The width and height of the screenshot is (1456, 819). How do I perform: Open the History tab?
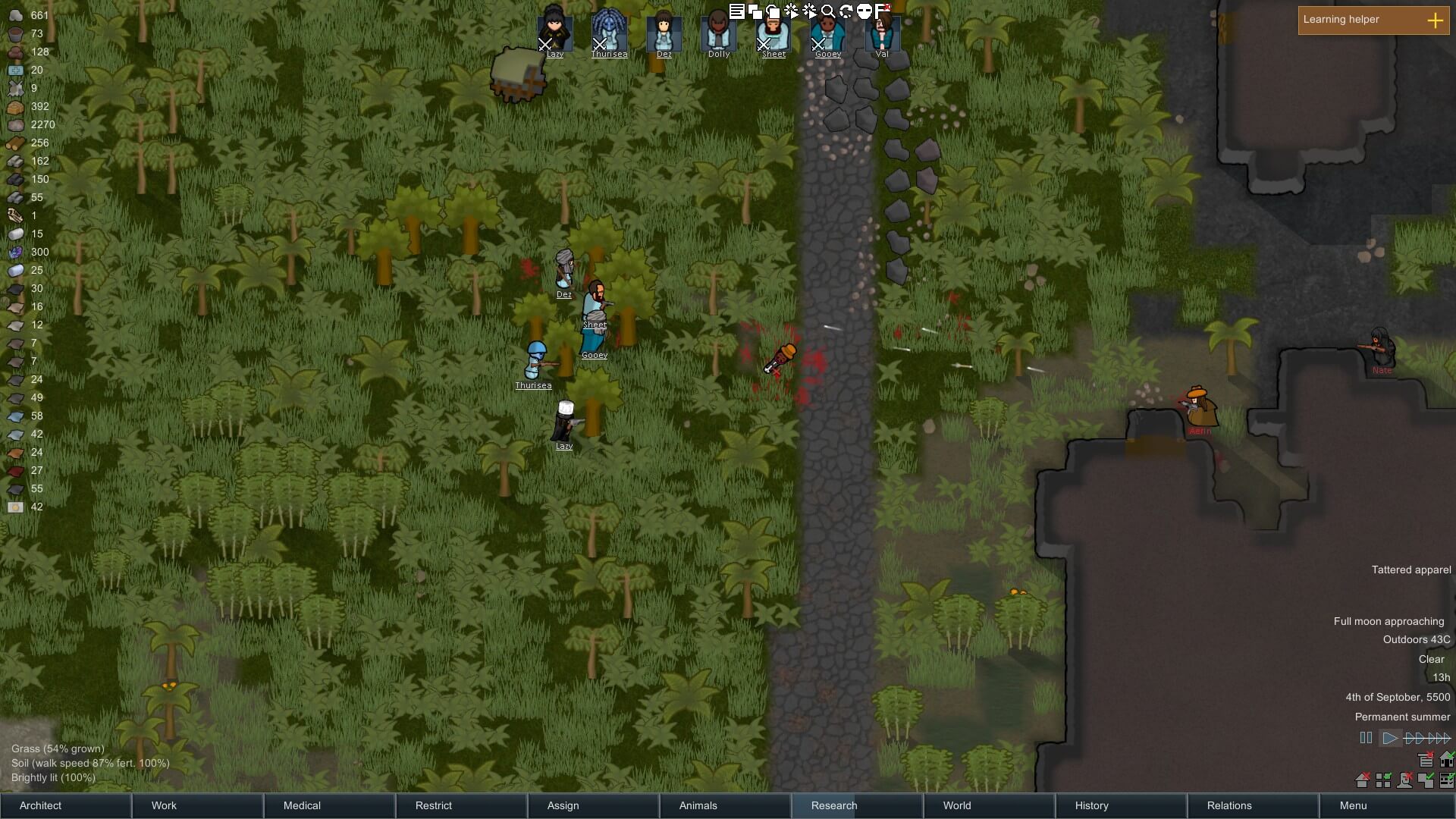click(1091, 805)
